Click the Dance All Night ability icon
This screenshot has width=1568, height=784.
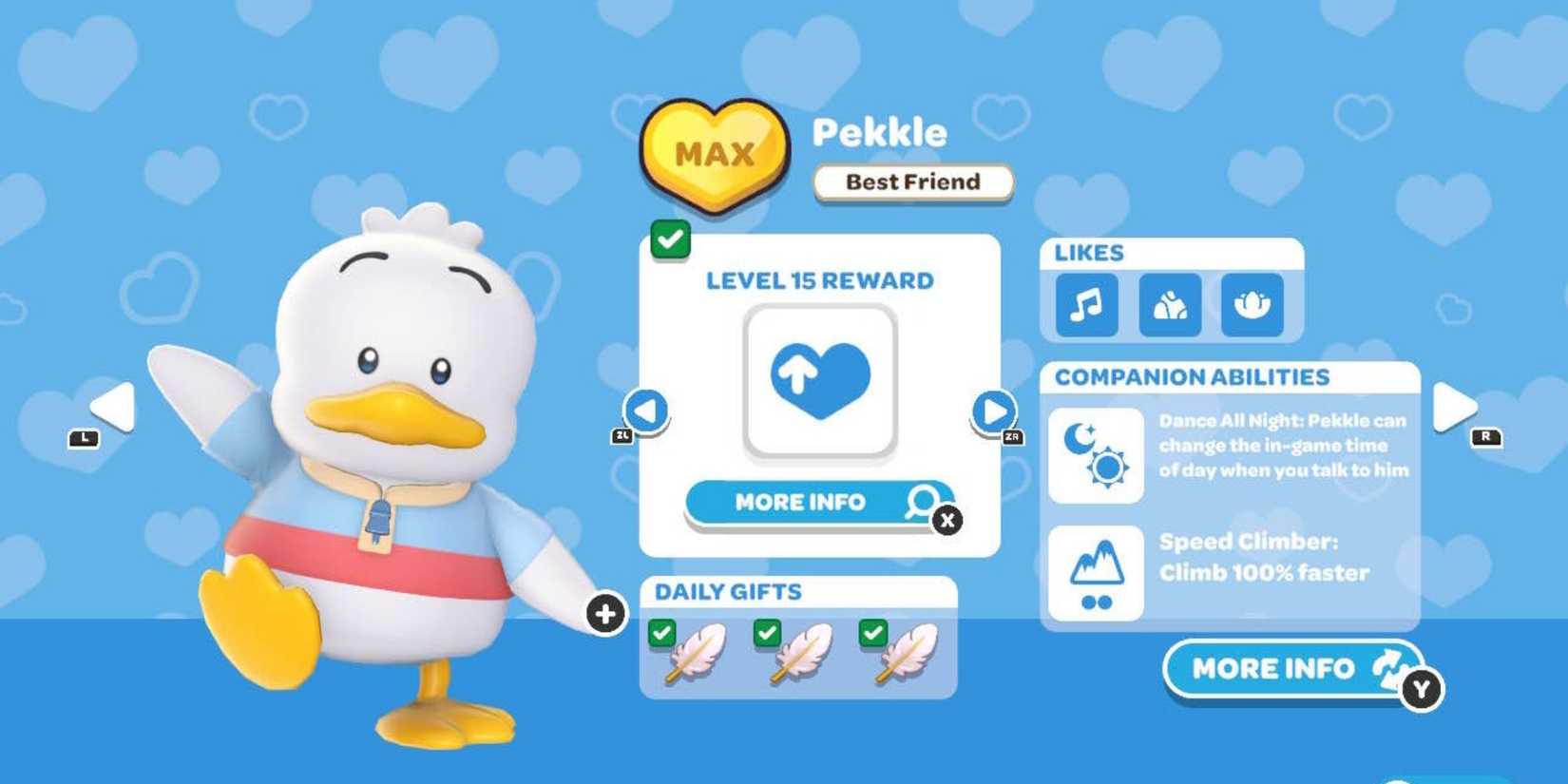(1095, 456)
